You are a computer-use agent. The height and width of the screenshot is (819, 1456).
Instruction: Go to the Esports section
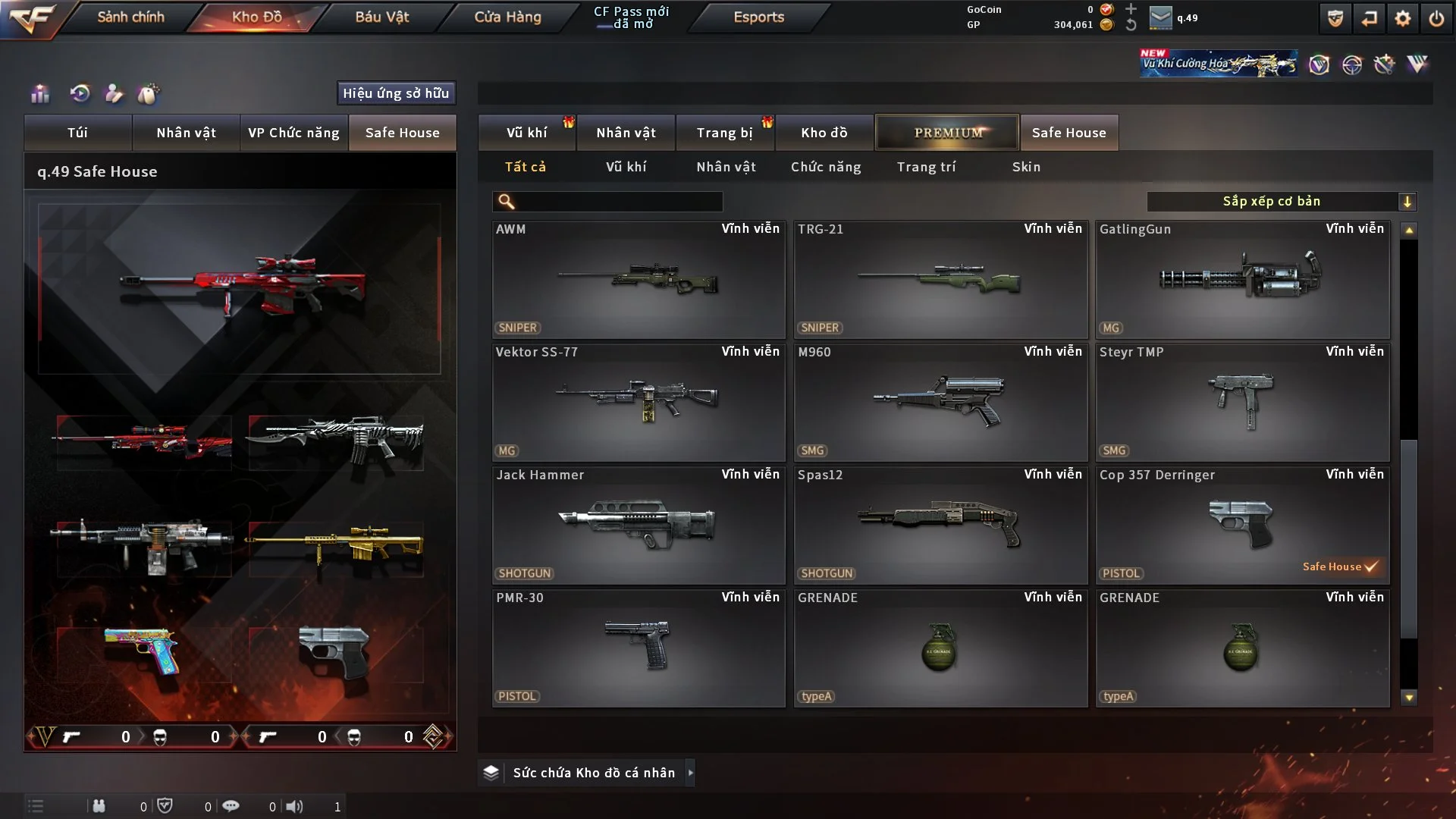(758, 17)
